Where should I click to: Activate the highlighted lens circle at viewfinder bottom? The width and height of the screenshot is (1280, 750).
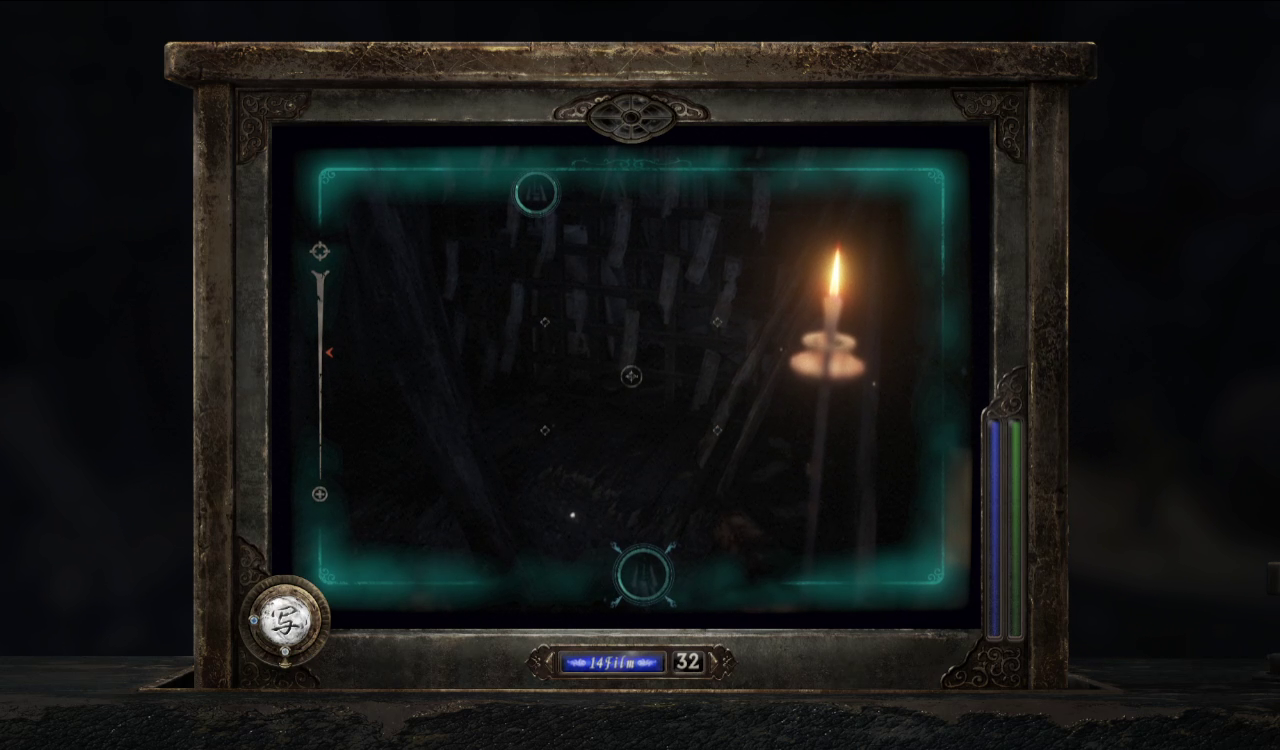(643, 575)
